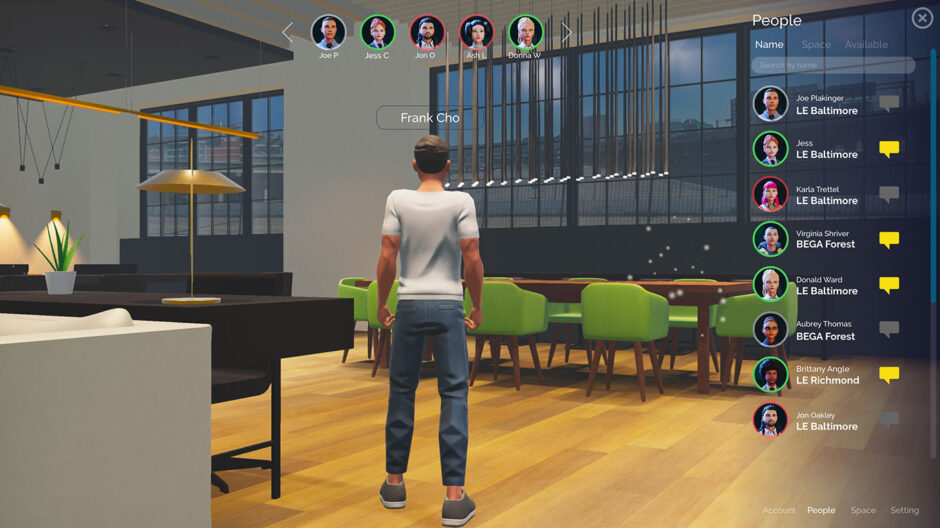Open chat with Donald Ward
The height and width of the screenshot is (528, 940).
pos(888,285)
